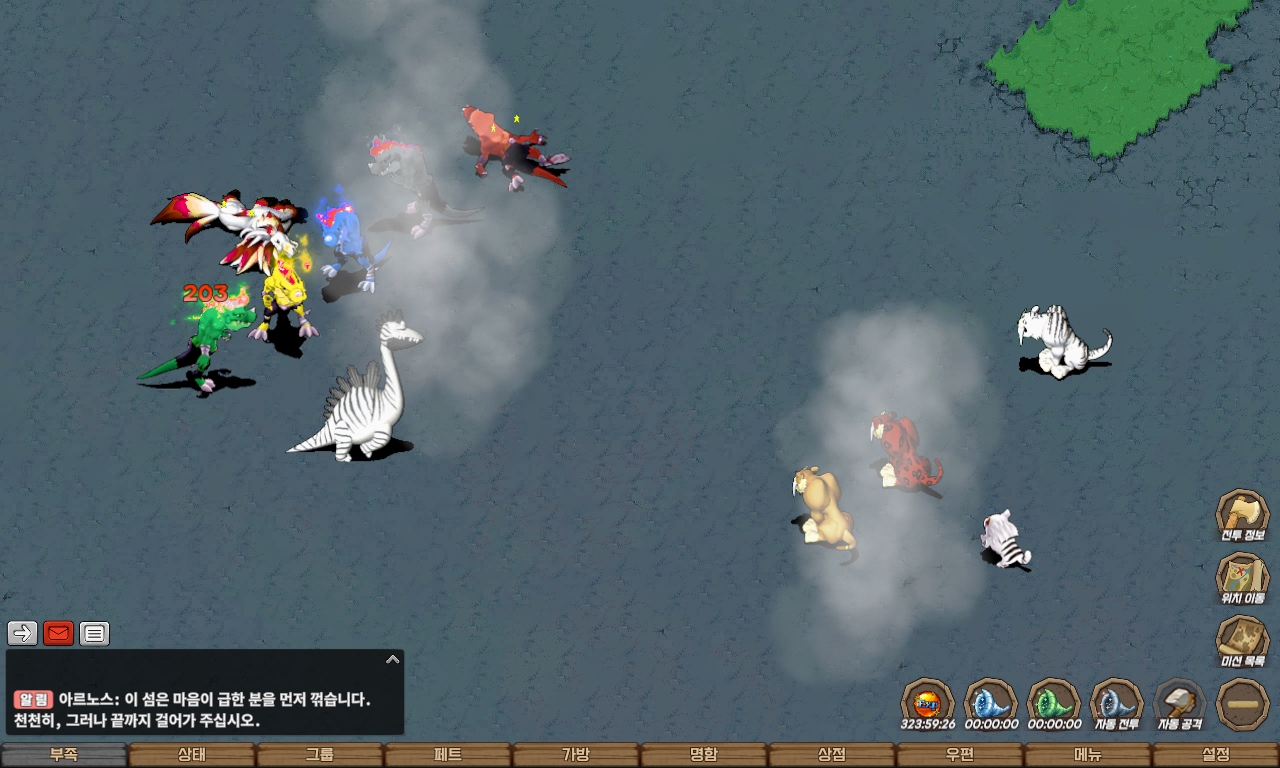Open the 상태 (Status) menu

[192, 755]
